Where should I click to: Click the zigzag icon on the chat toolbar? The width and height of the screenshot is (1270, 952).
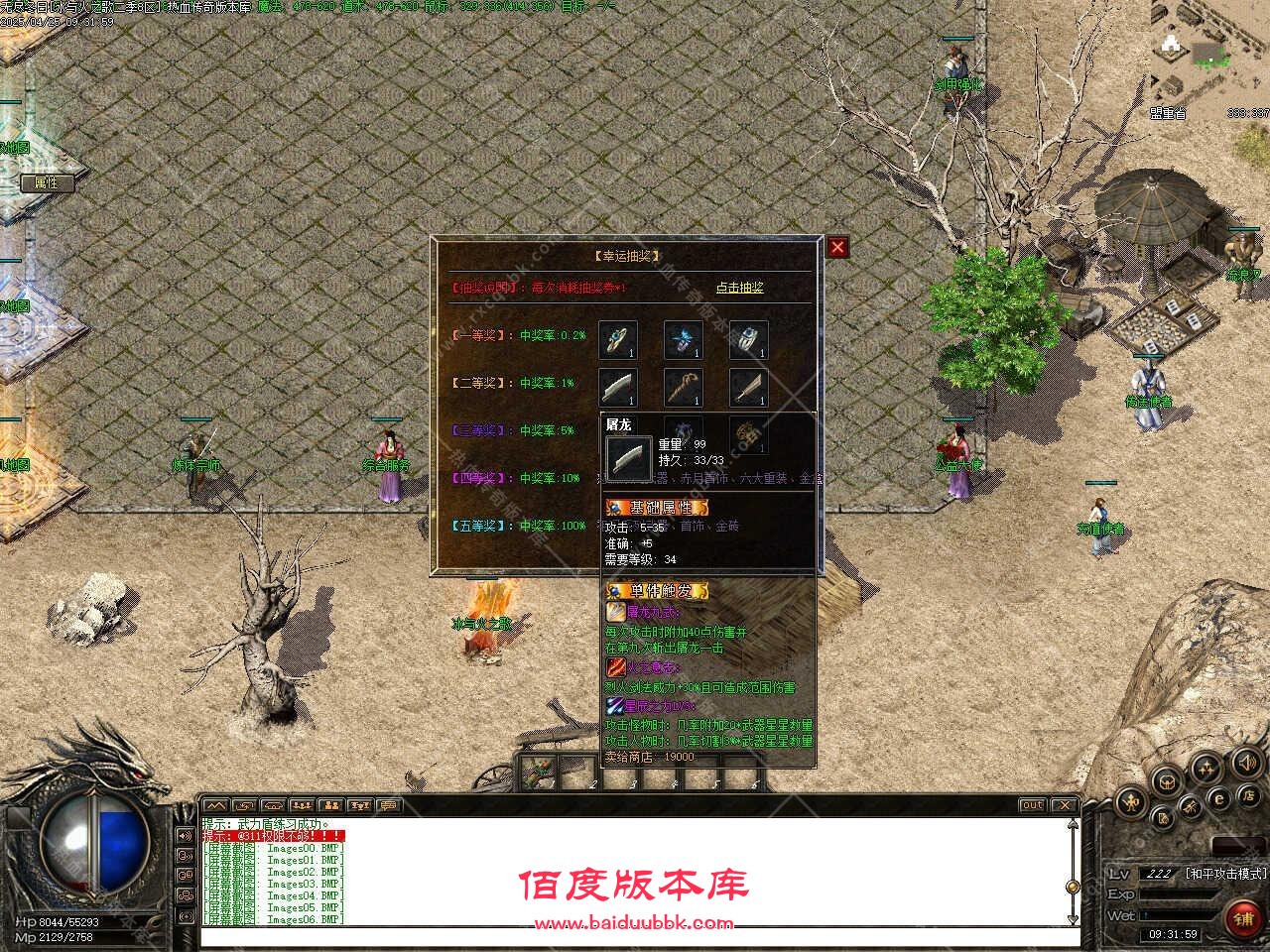[215, 805]
